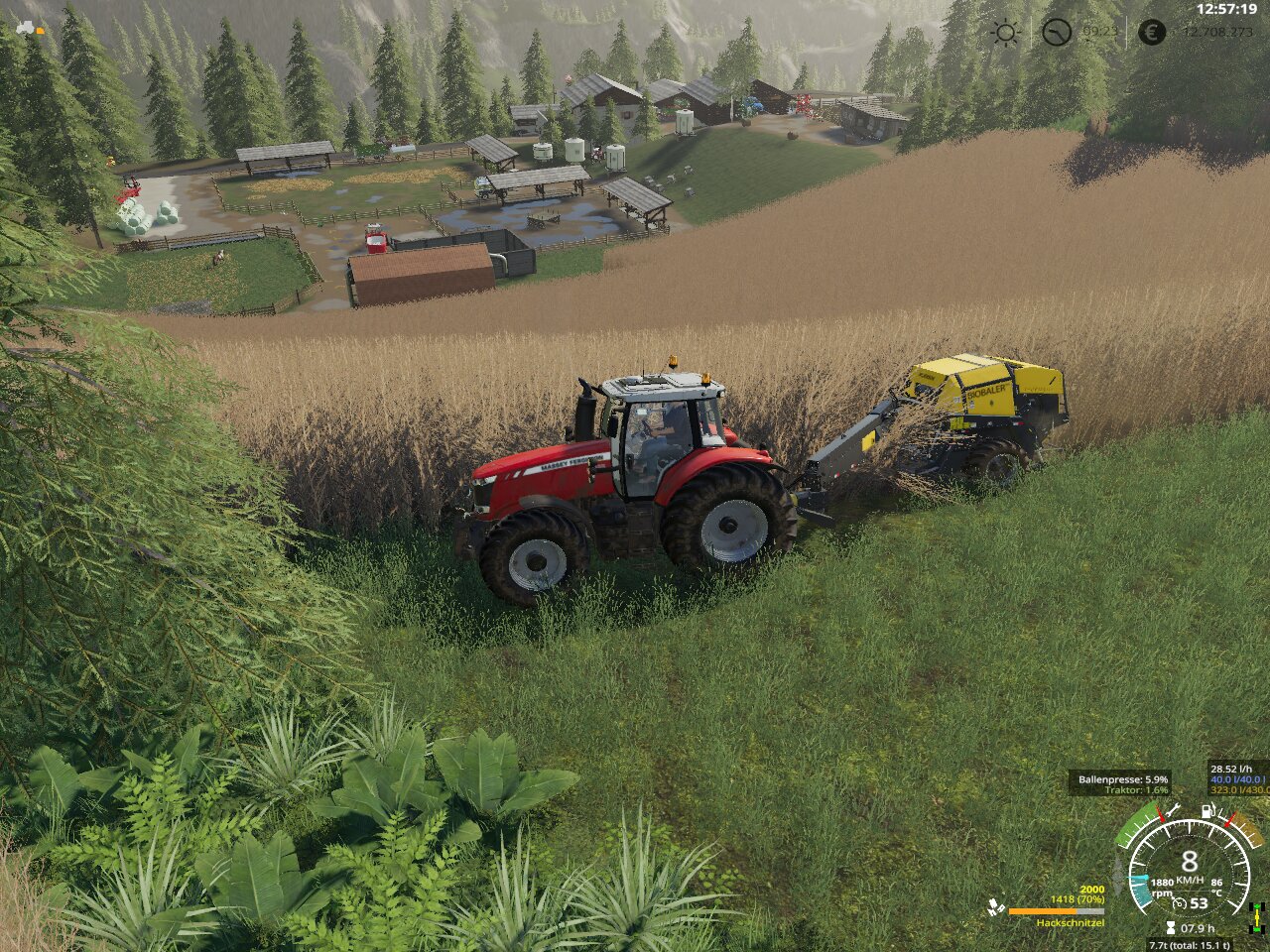Select the hourglass operating hours icon

1170,928
